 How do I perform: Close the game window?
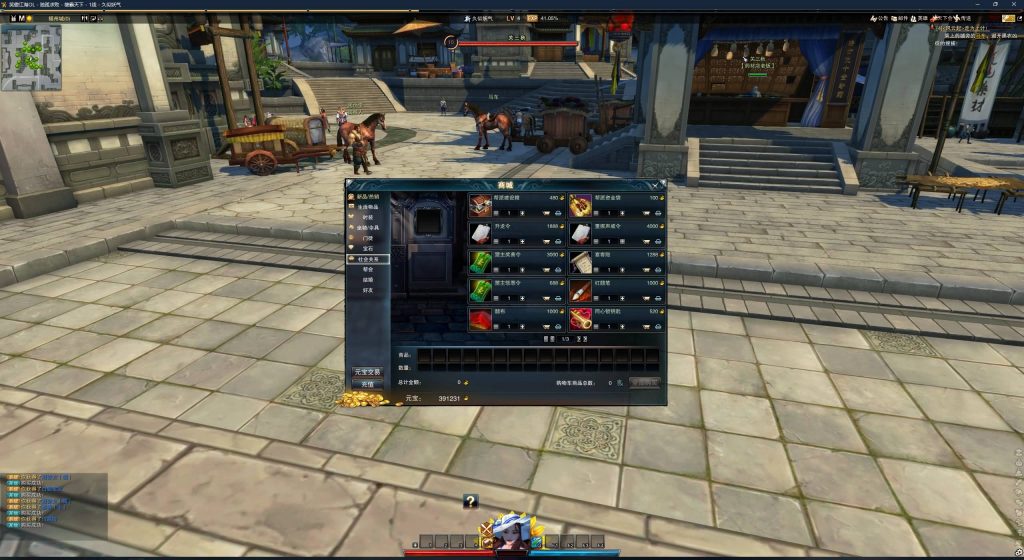1015,4
